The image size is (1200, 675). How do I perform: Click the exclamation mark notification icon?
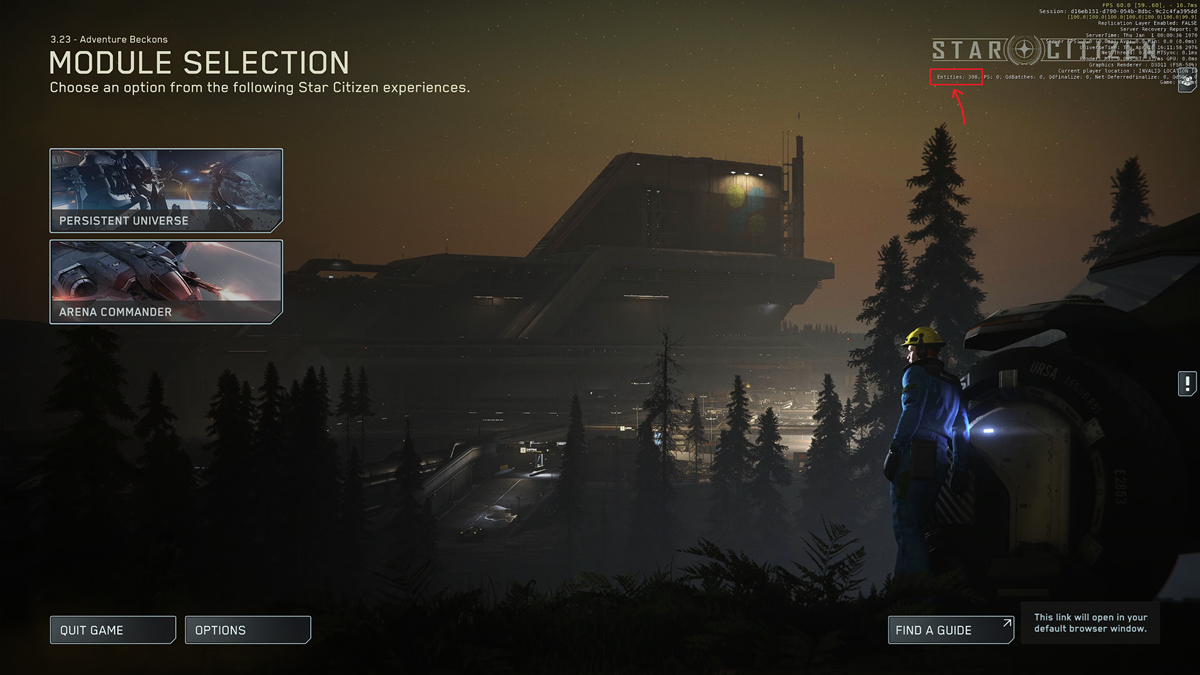[x=1187, y=382]
